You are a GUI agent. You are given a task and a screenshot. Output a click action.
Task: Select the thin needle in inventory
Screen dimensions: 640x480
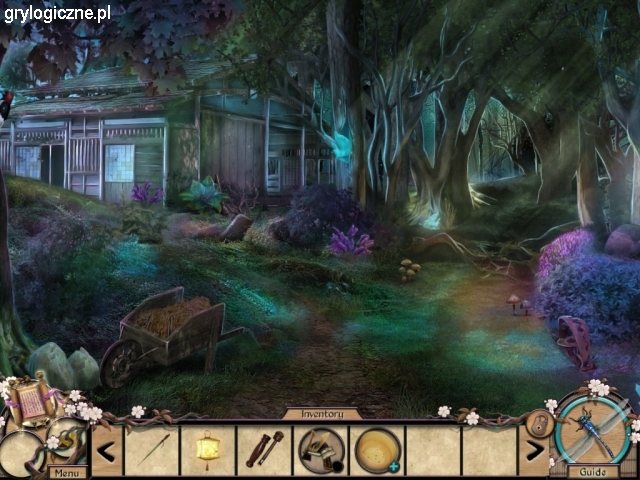[x=151, y=450]
